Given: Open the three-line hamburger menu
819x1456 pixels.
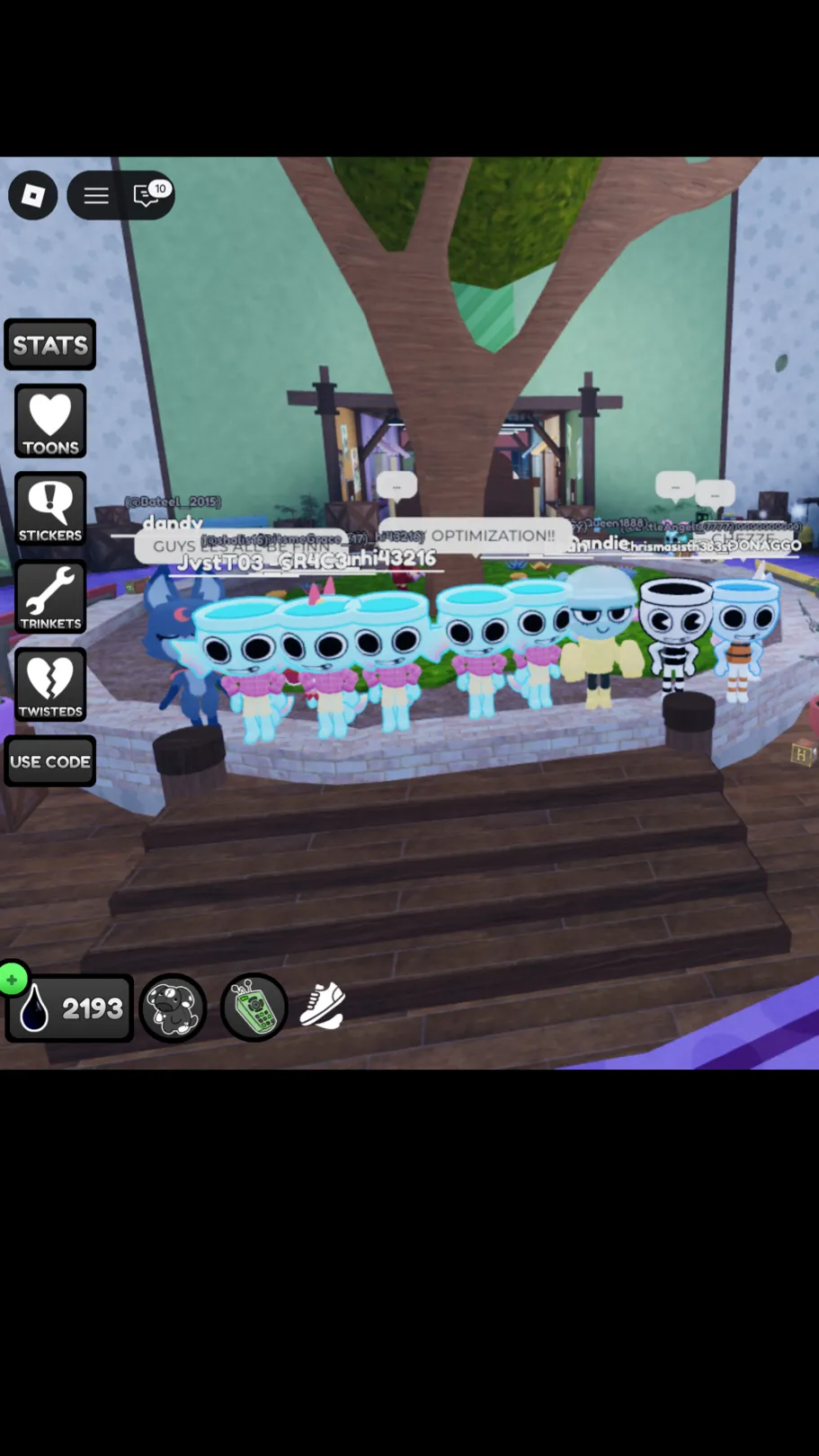Looking at the screenshot, I should click(96, 195).
